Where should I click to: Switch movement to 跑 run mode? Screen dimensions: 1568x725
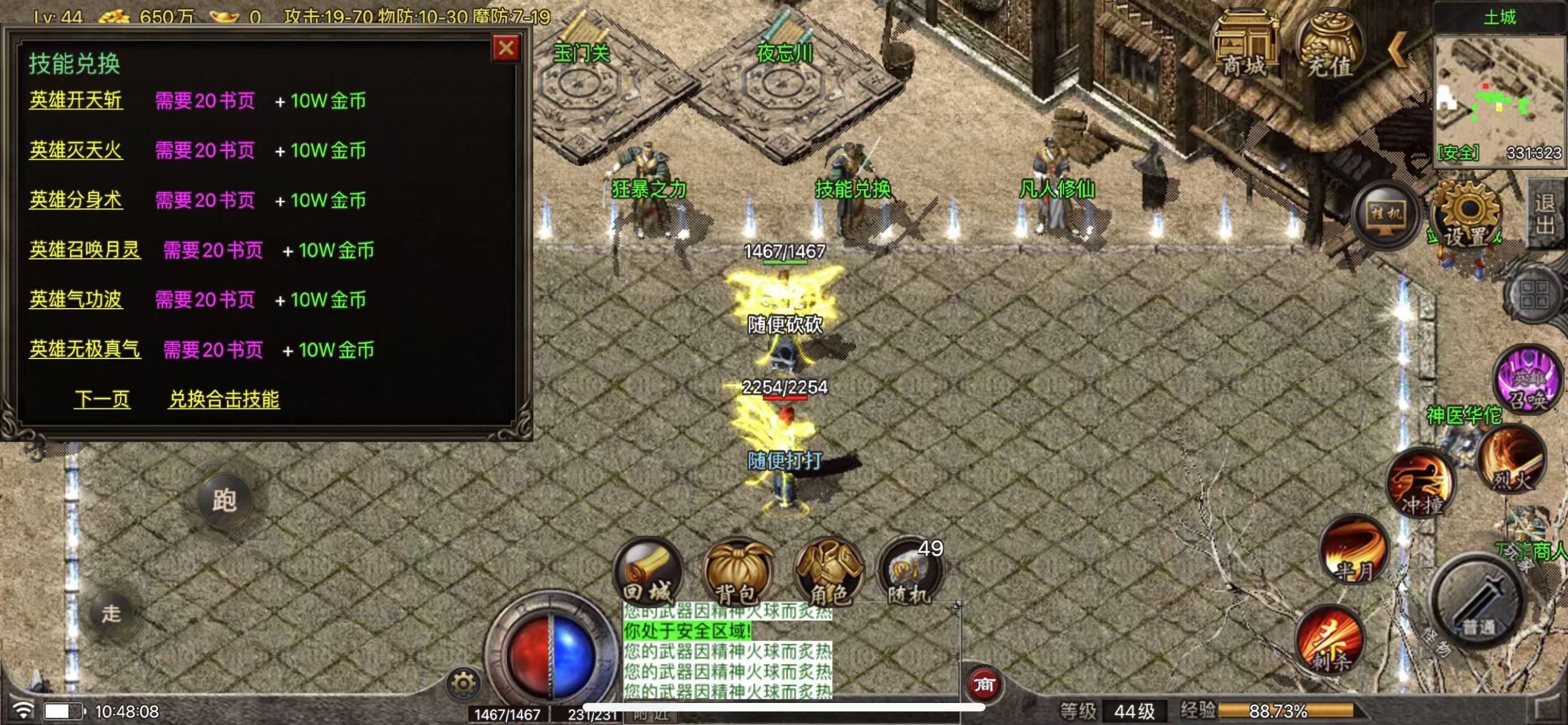pos(224,500)
